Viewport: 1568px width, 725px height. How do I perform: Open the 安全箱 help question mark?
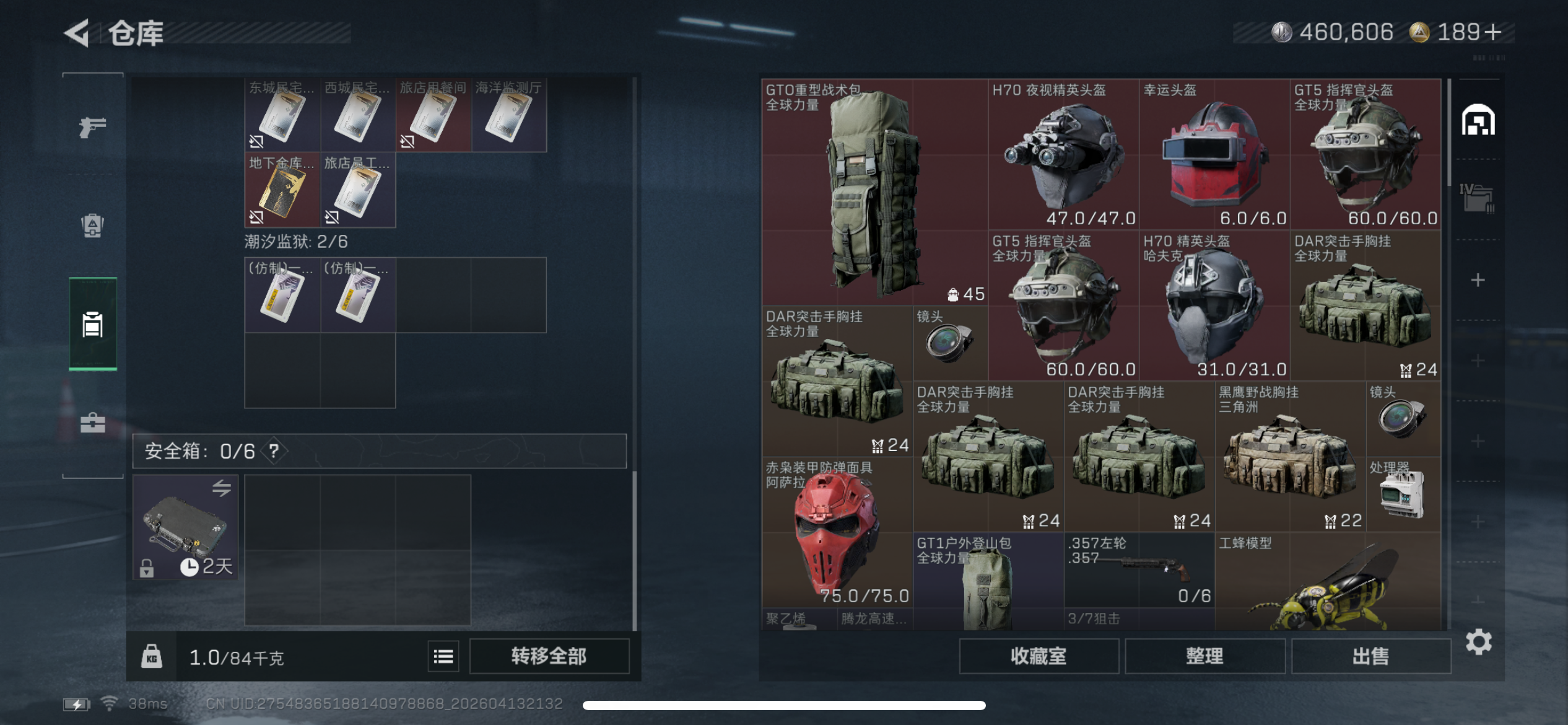point(275,451)
